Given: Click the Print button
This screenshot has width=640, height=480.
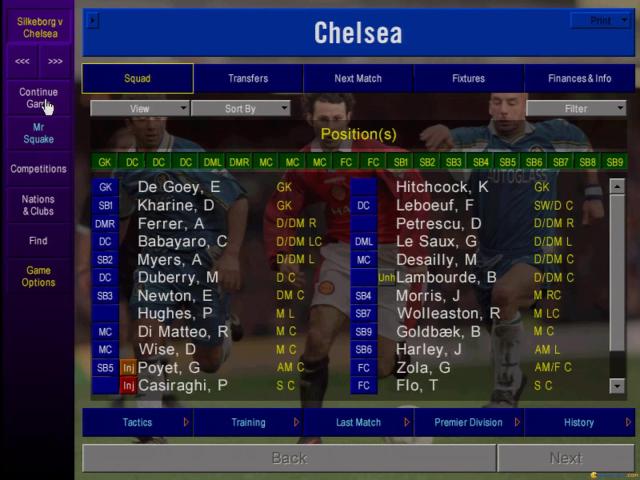Looking at the screenshot, I should click(x=601, y=20).
